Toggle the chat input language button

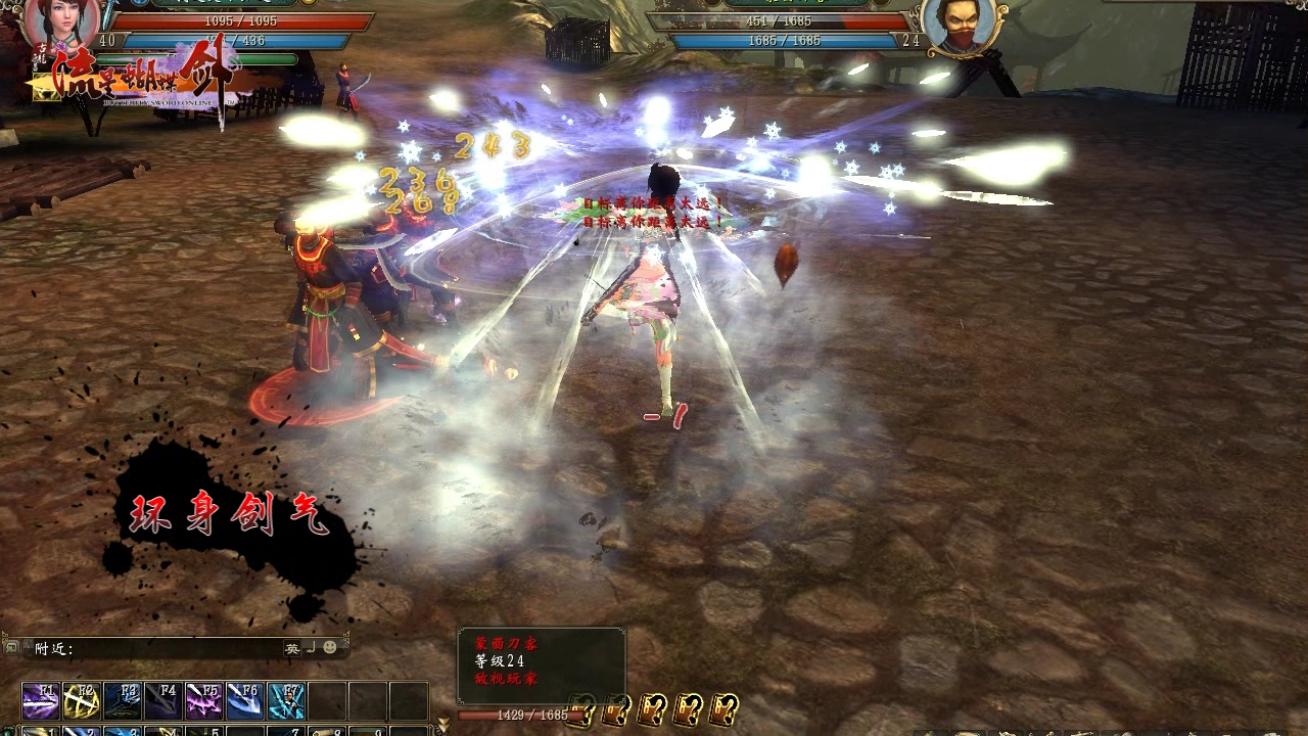click(292, 648)
